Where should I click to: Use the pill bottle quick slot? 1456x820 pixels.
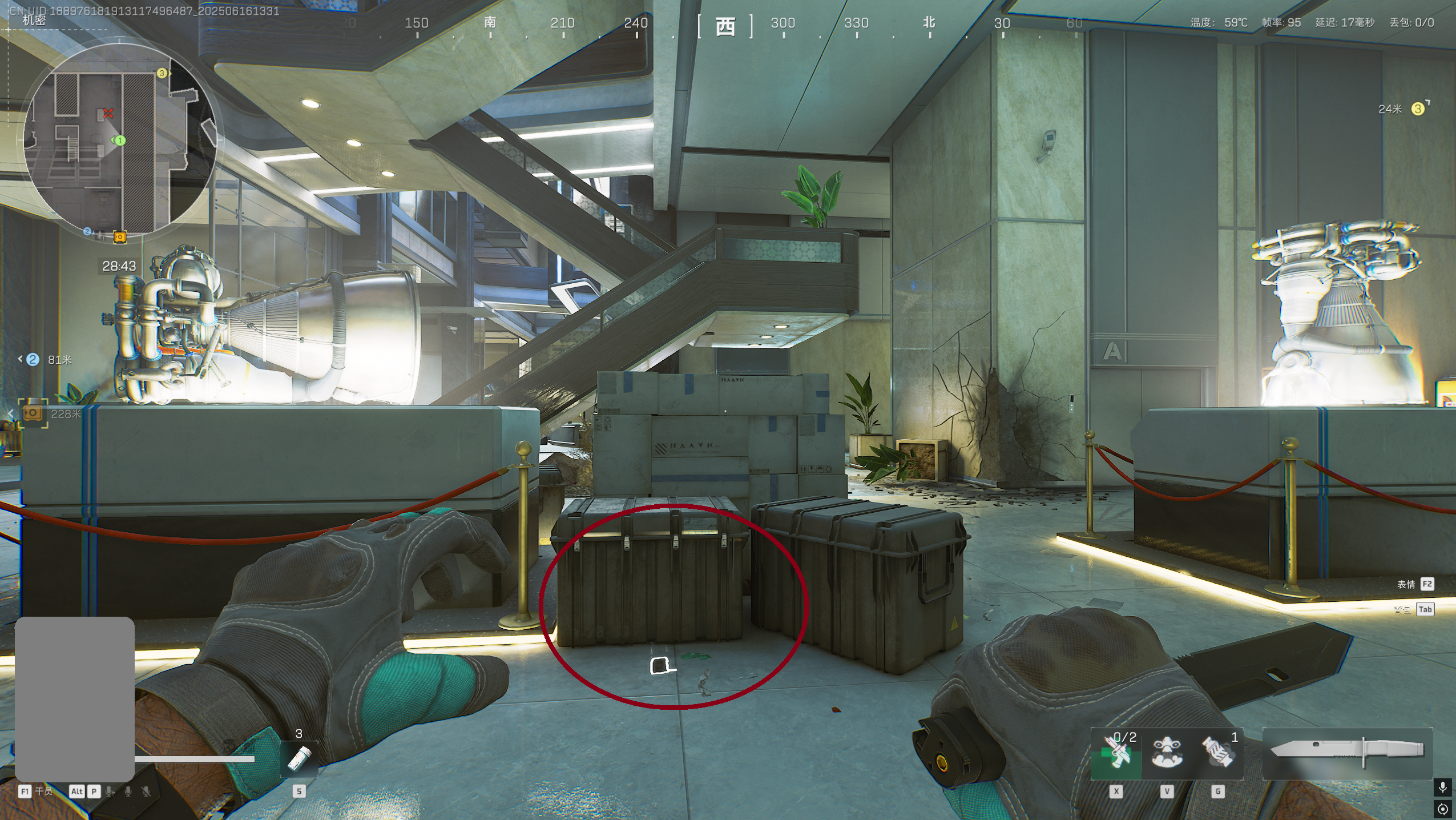pos(299,759)
